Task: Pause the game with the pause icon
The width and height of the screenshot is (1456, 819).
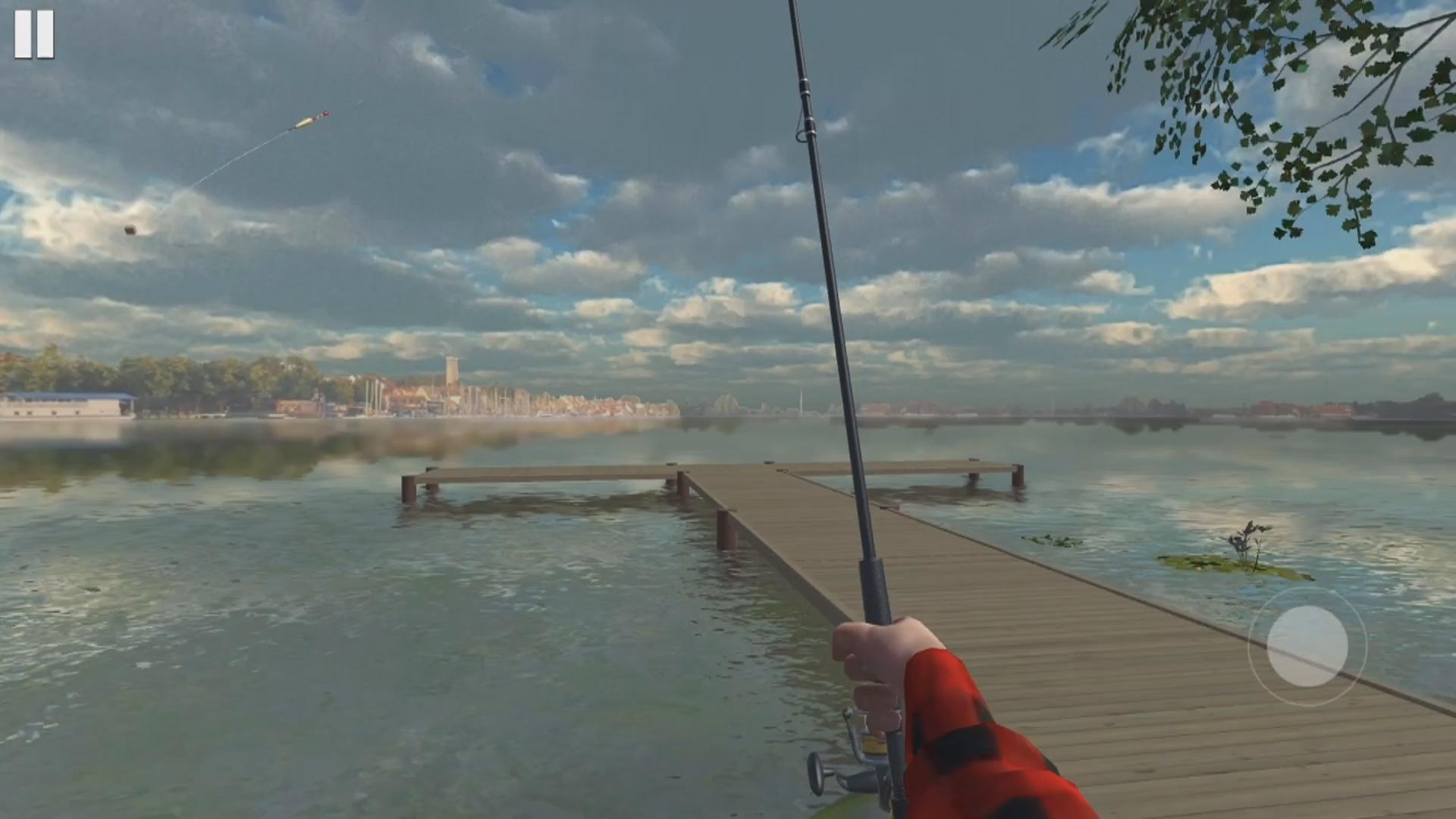Action: [x=35, y=35]
